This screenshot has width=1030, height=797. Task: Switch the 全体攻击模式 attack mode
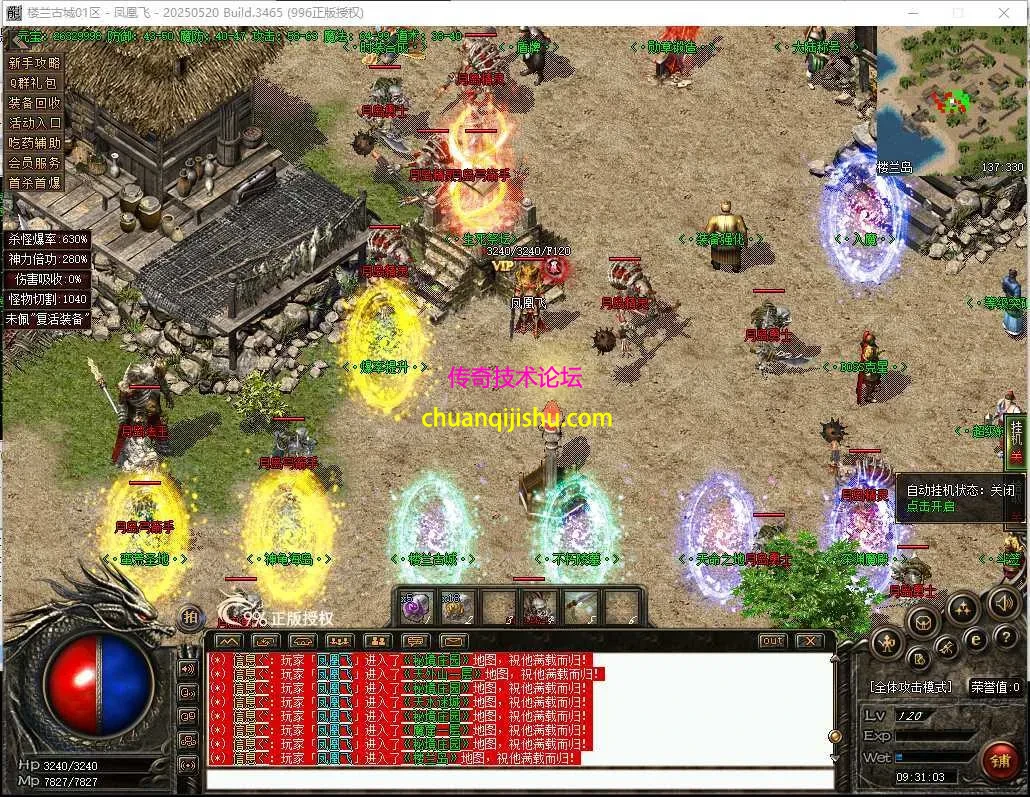pos(910,688)
